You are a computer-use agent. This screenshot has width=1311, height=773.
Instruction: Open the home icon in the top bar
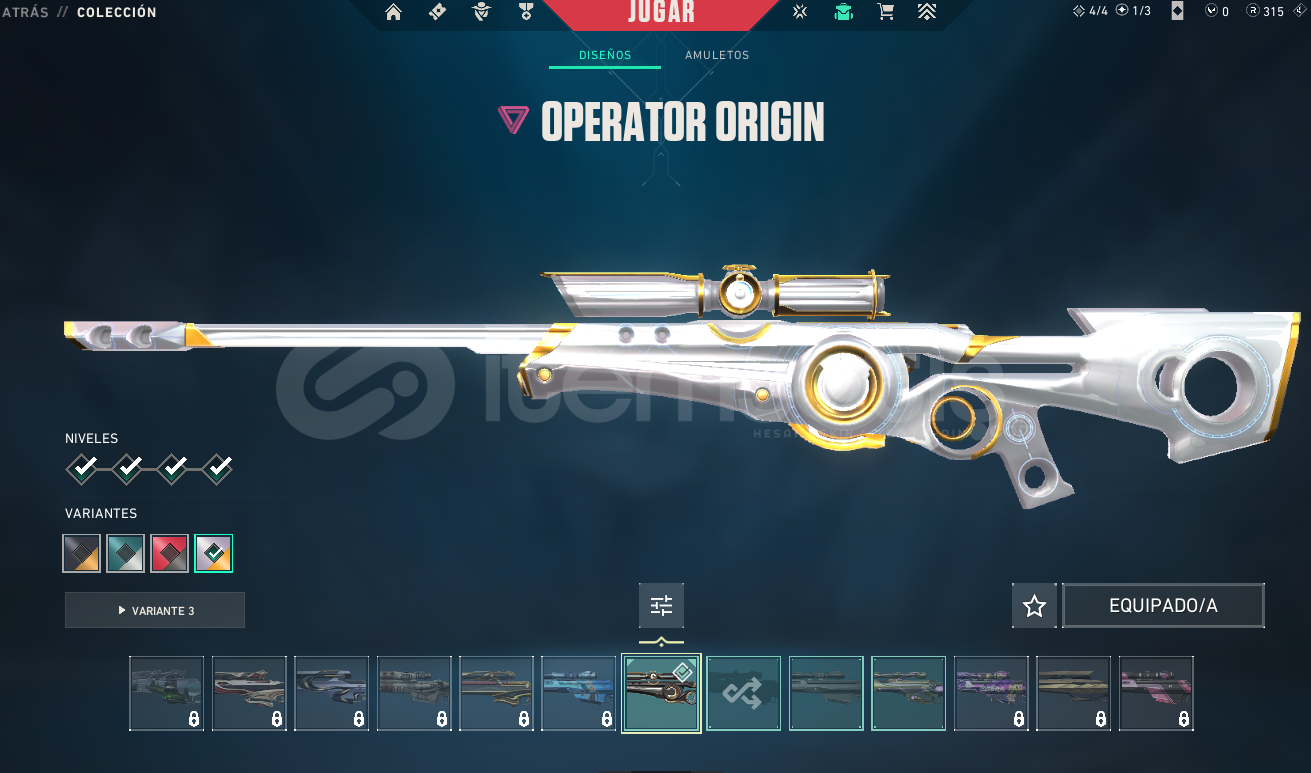pyautogui.click(x=393, y=12)
